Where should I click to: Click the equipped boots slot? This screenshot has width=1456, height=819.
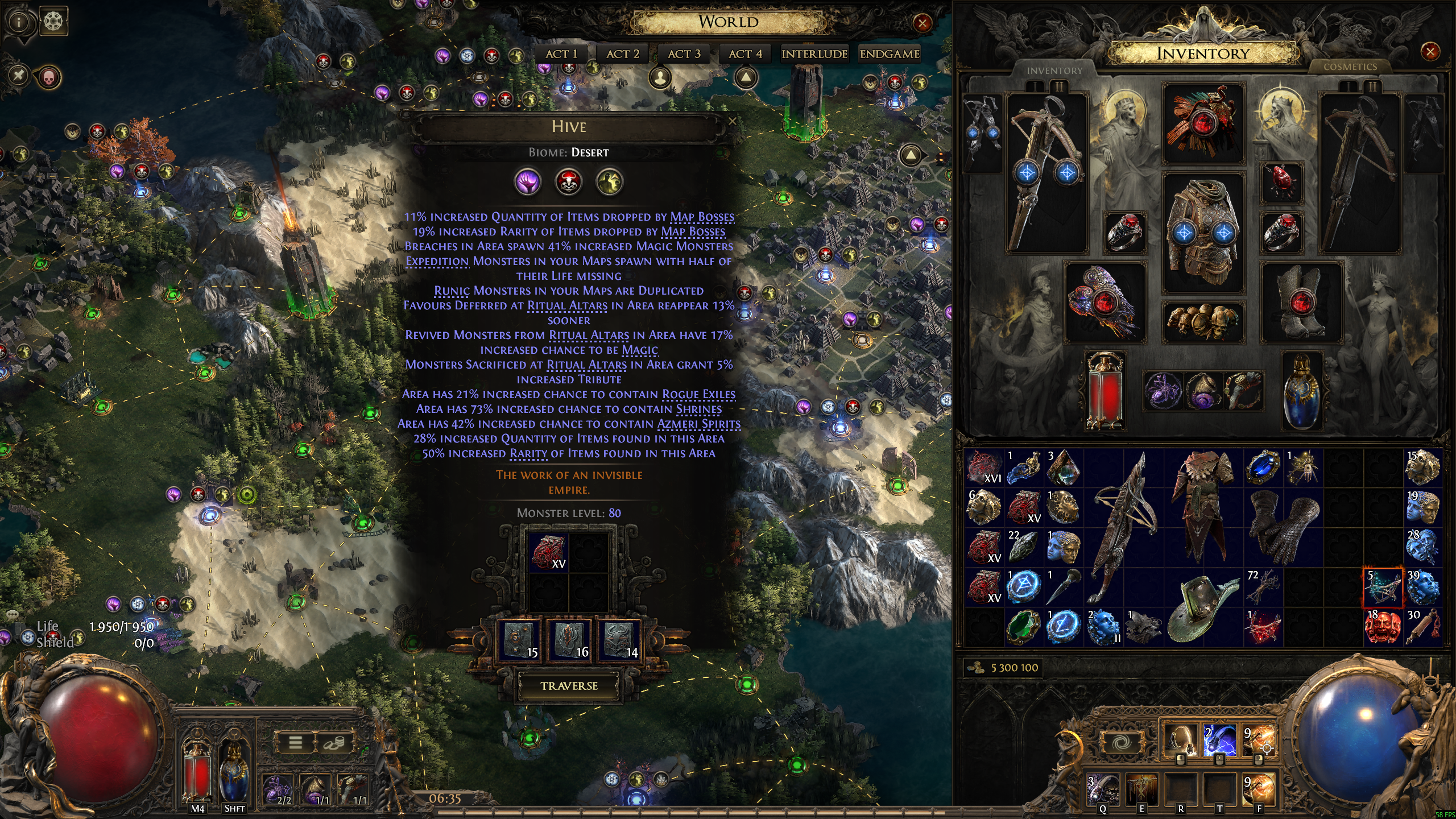1300,301
